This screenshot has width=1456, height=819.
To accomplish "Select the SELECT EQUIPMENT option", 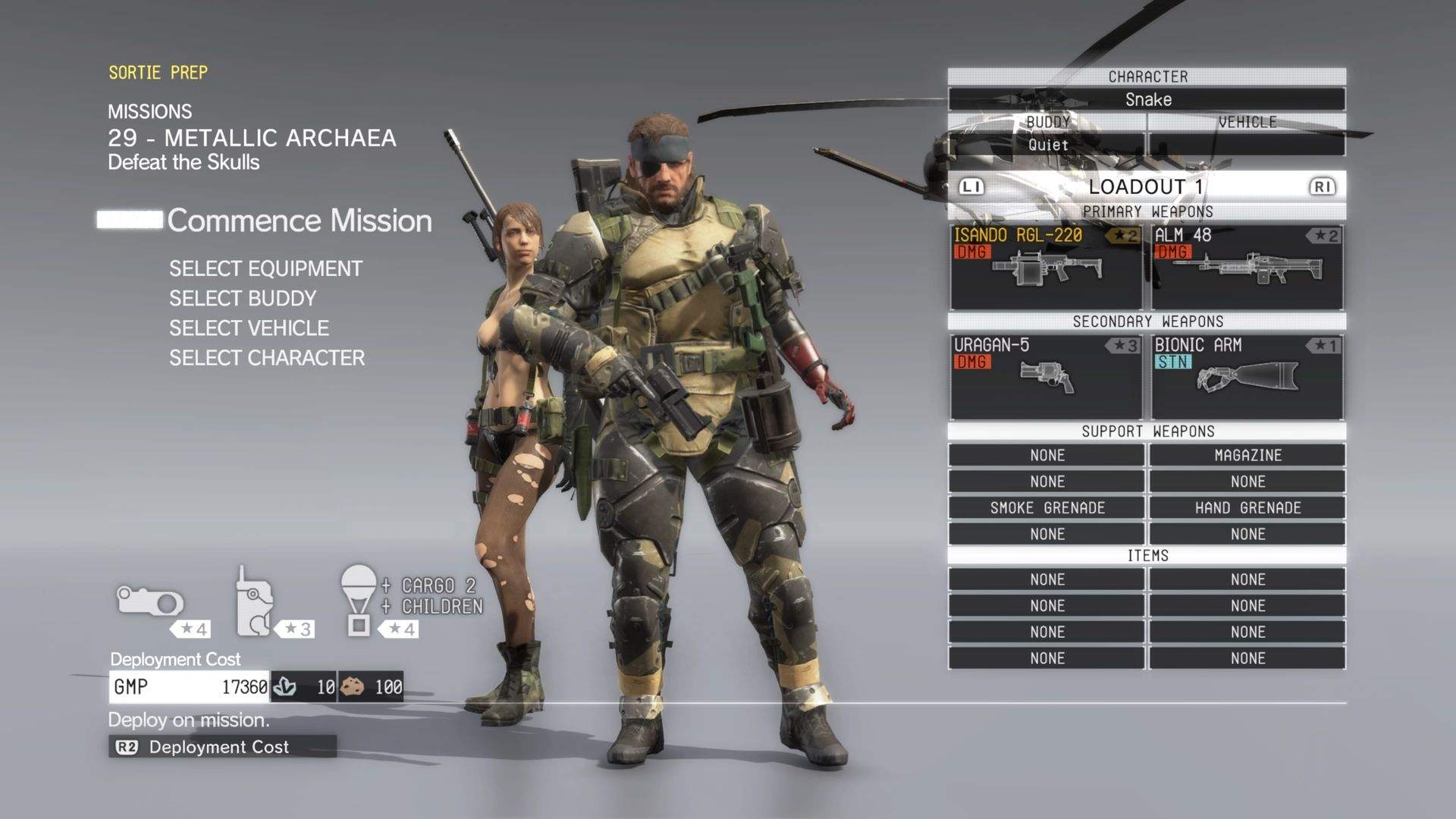I will click(x=265, y=268).
